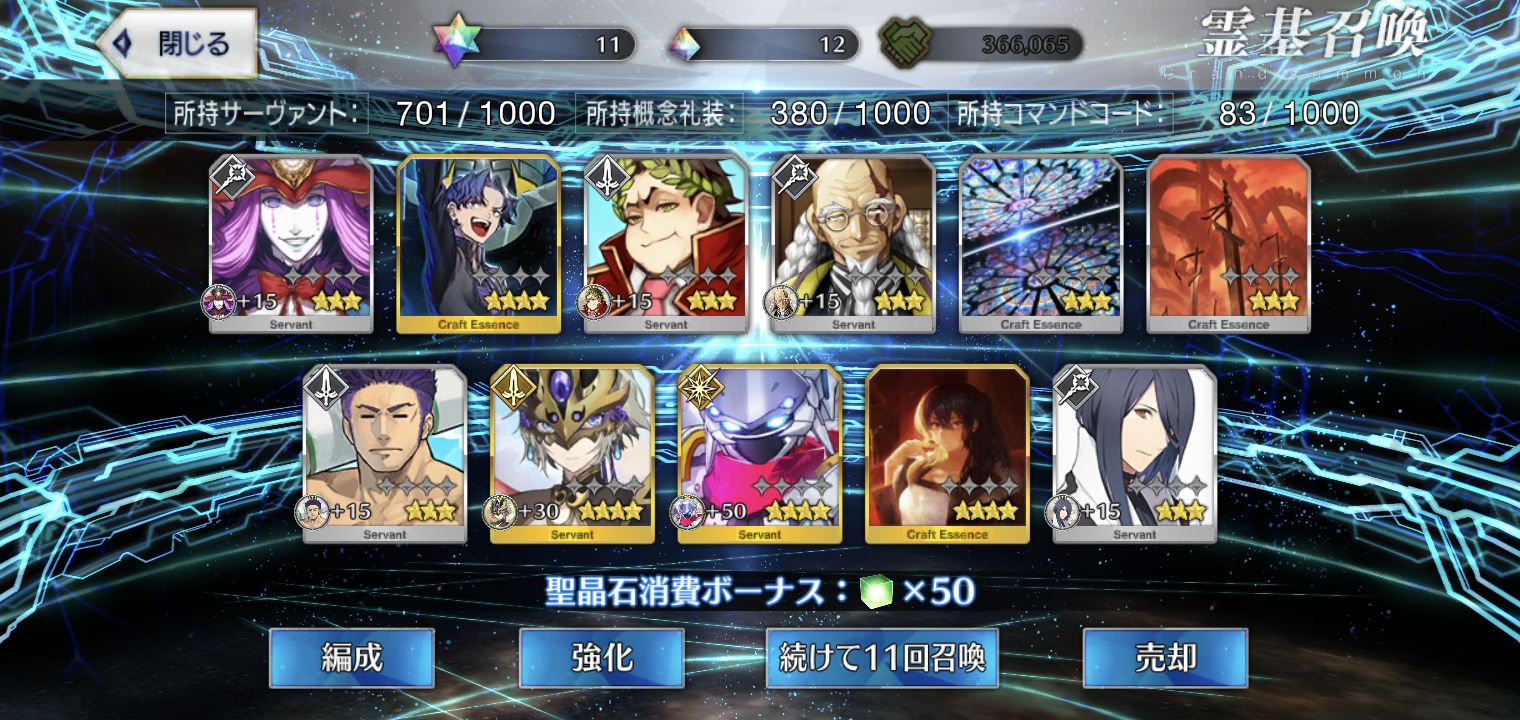Screen dimensions: 1520x720
Task: Select the purple-haired masked servant card
Action: coord(291,243)
